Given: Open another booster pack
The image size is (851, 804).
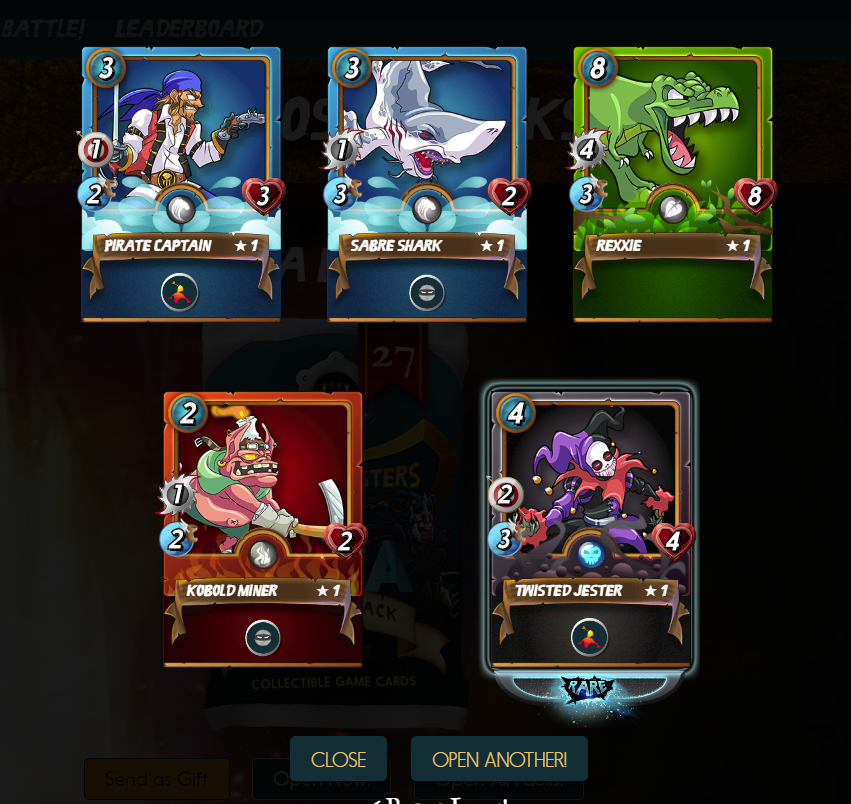Looking at the screenshot, I should click(x=499, y=759).
